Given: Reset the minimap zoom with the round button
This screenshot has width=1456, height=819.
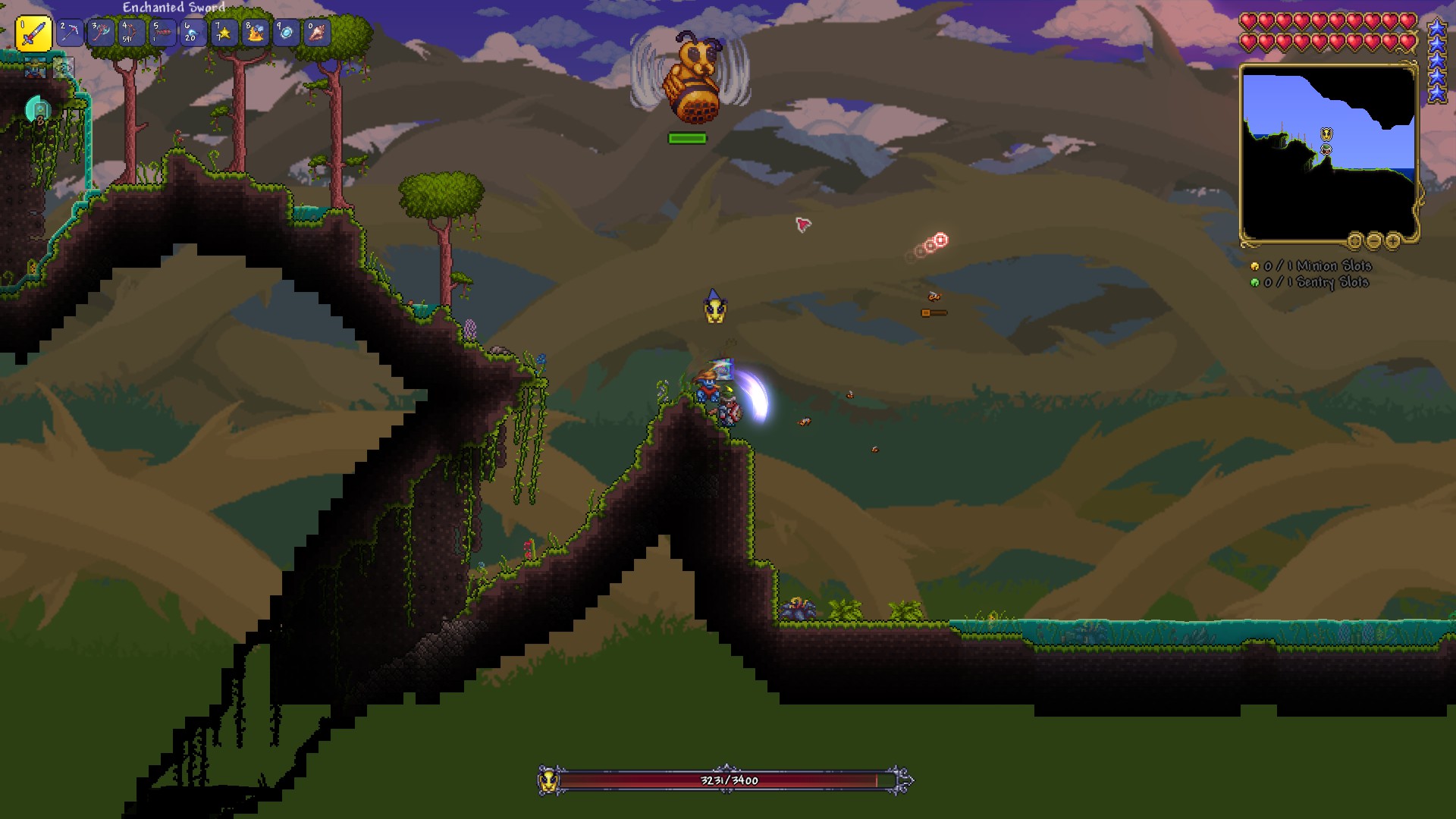Looking at the screenshot, I should tap(1354, 241).
